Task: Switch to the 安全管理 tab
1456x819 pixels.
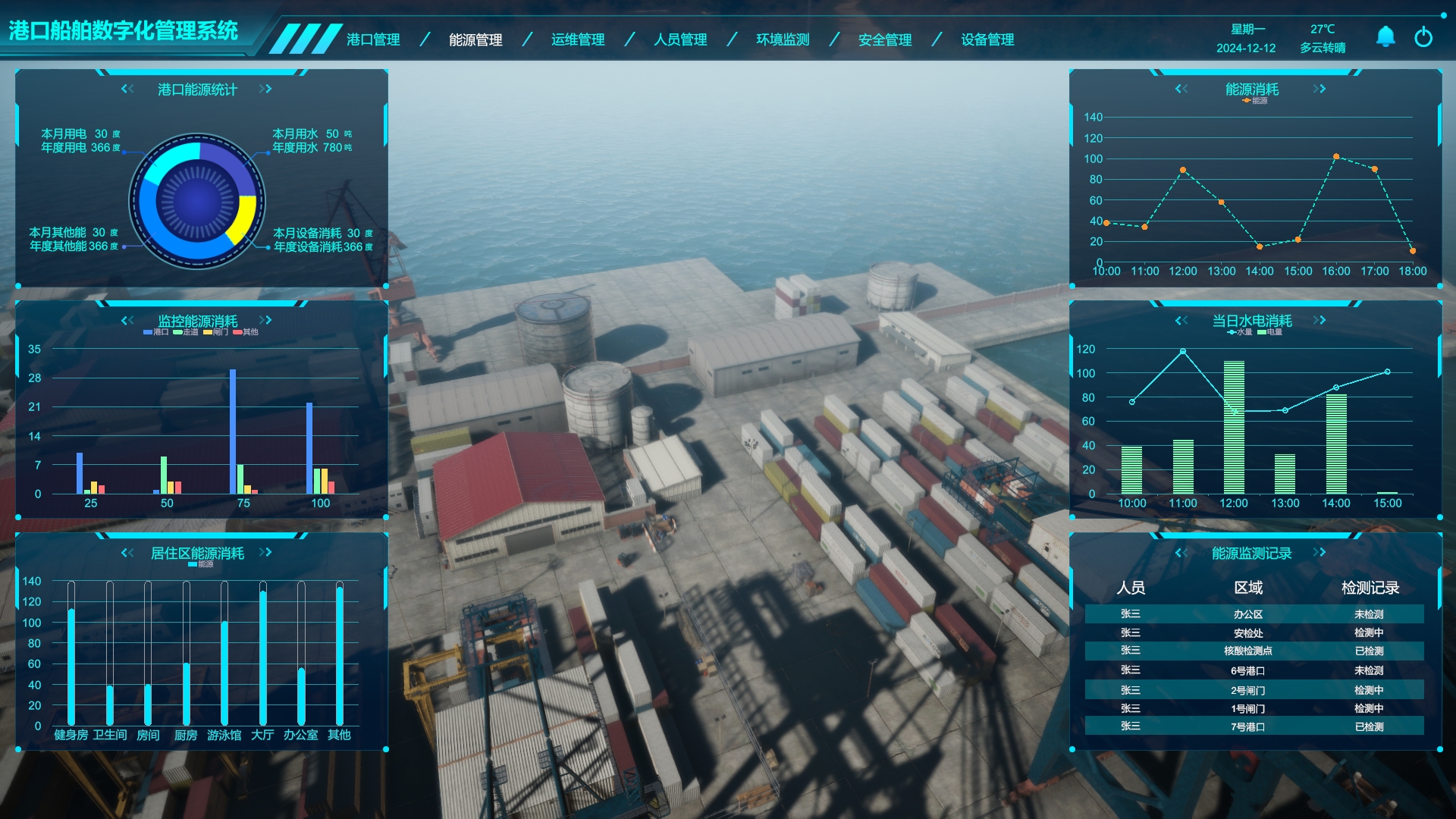Action: coord(885,39)
